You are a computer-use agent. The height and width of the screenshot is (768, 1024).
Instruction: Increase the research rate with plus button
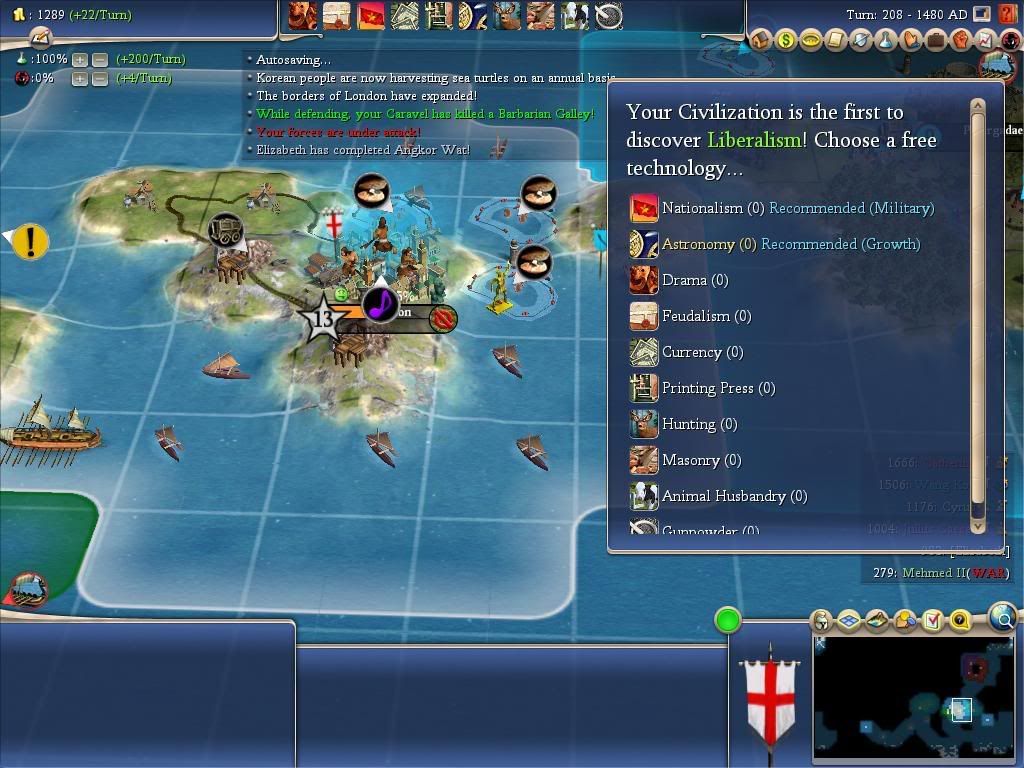point(80,59)
